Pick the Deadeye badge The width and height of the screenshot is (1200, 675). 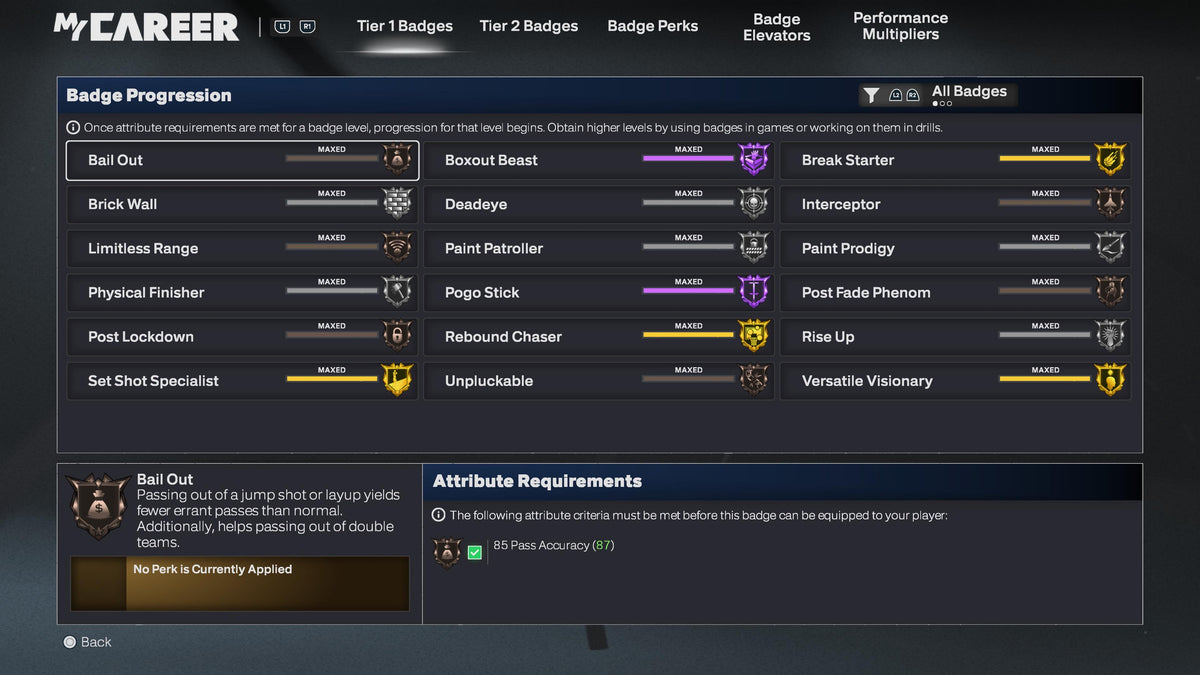point(598,204)
